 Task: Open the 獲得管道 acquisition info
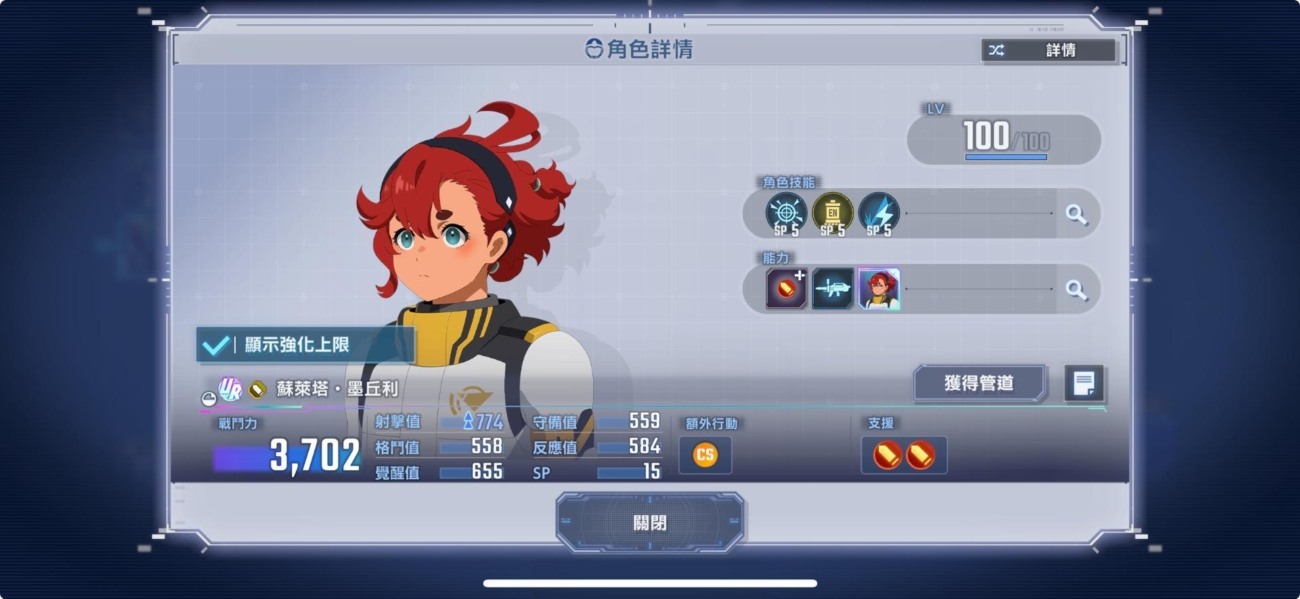click(979, 383)
